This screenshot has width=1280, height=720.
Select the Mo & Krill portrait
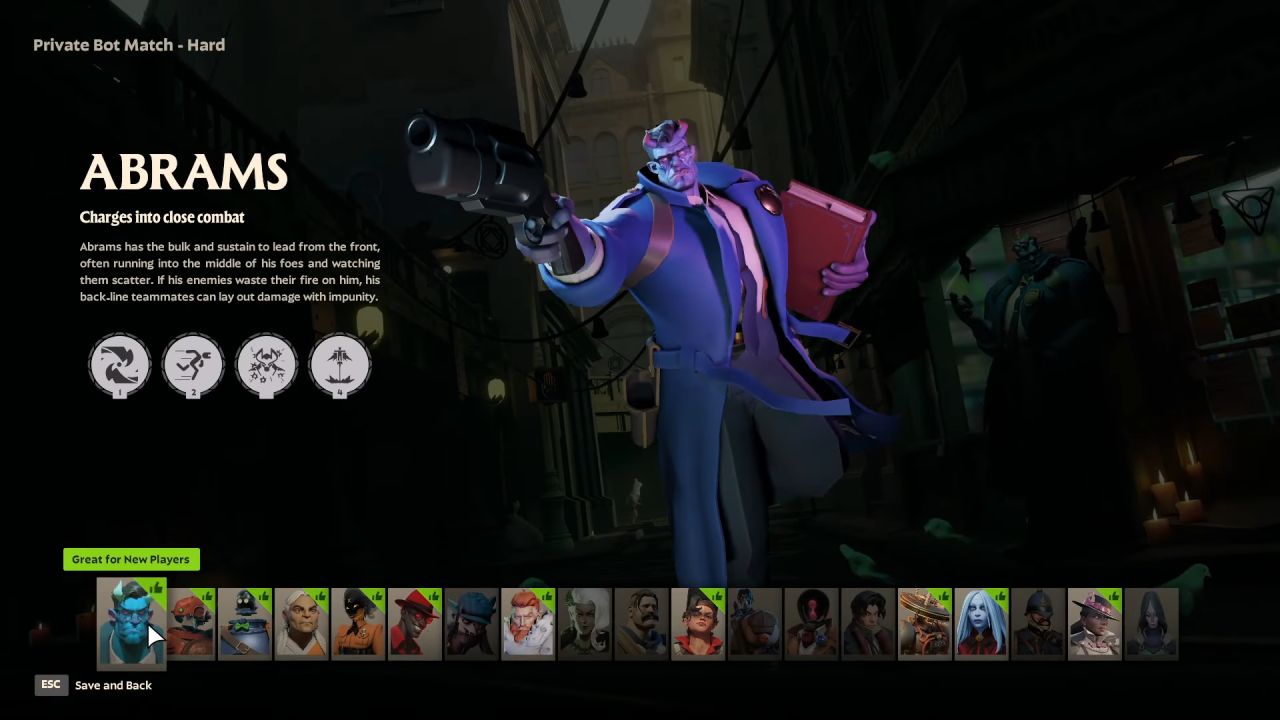pyautogui.click(x=754, y=623)
